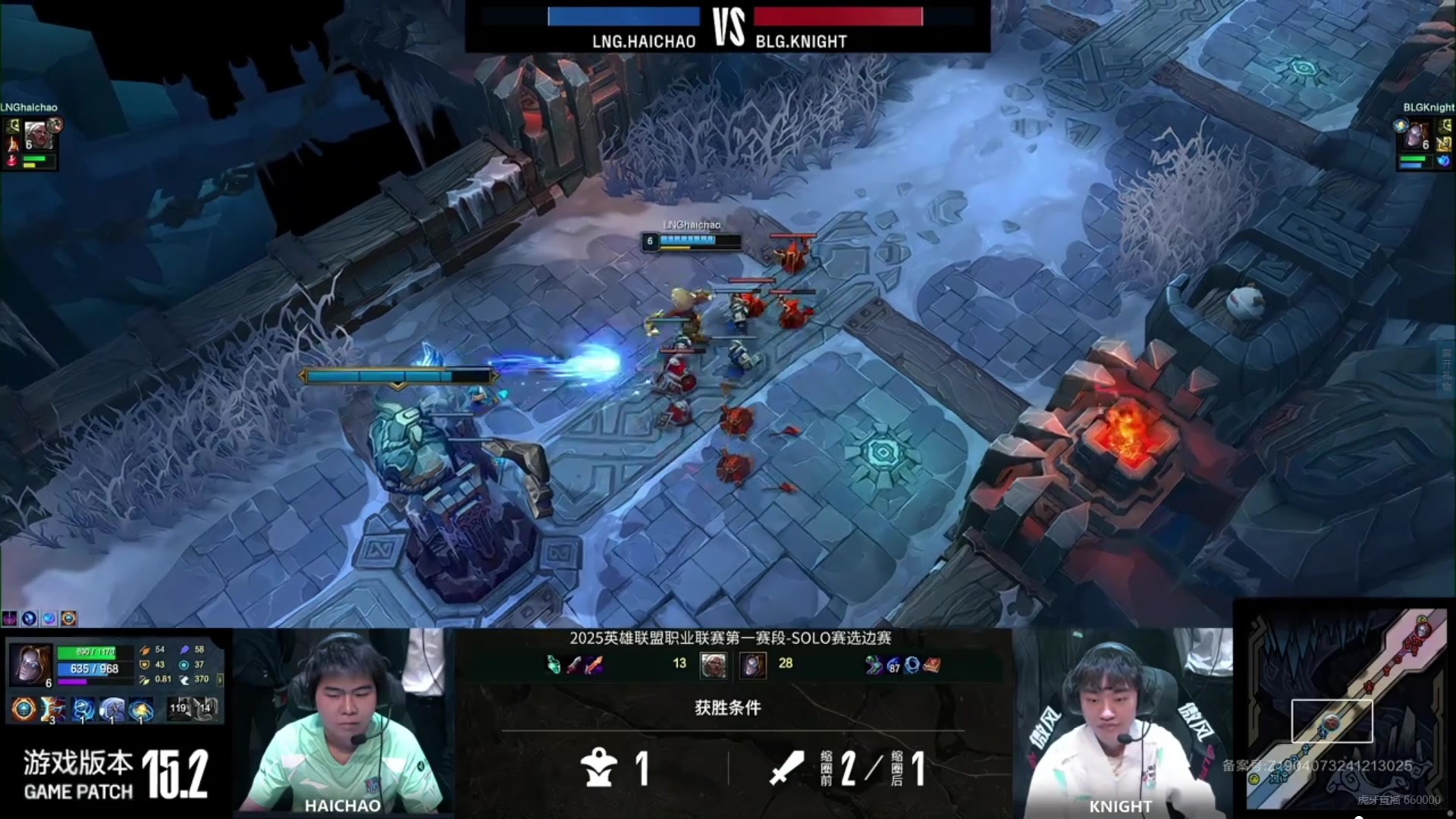Select the teal potion item in scoreboard
This screenshot has height=819, width=1456.
[x=554, y=665]
